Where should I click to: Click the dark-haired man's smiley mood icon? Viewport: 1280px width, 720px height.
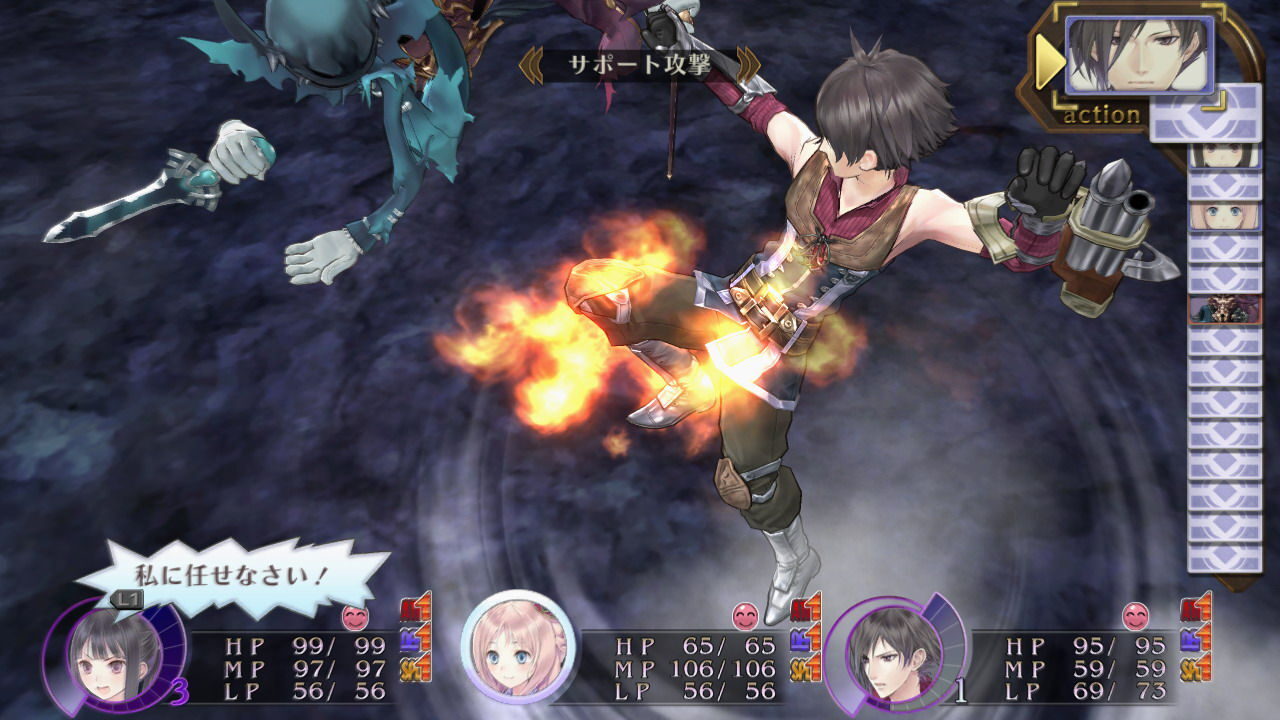tap(1134, 617)
